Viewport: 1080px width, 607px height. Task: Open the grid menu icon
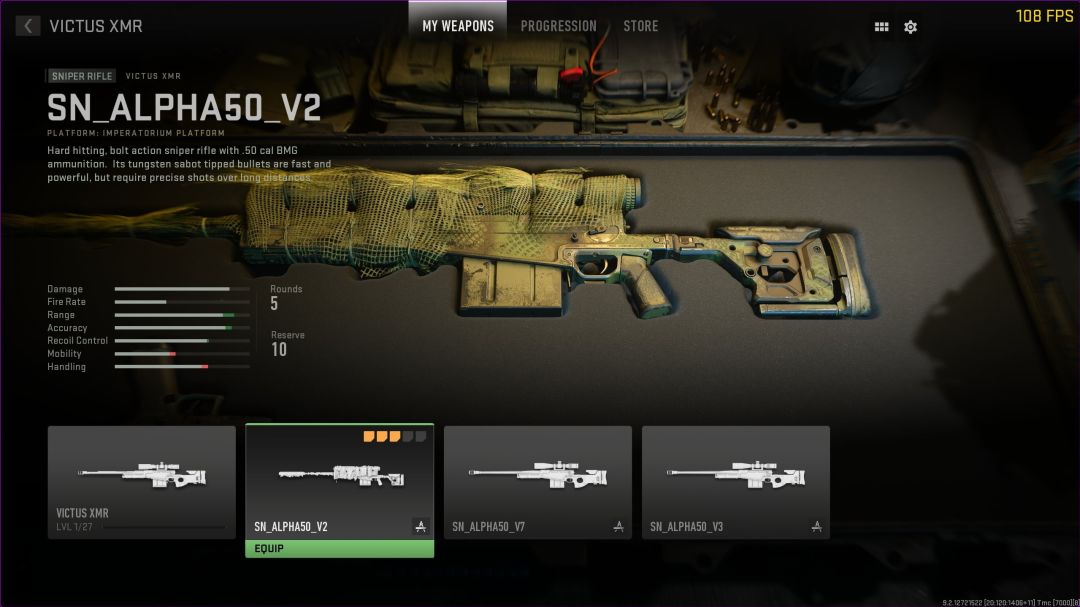click(x=881, y=27)
